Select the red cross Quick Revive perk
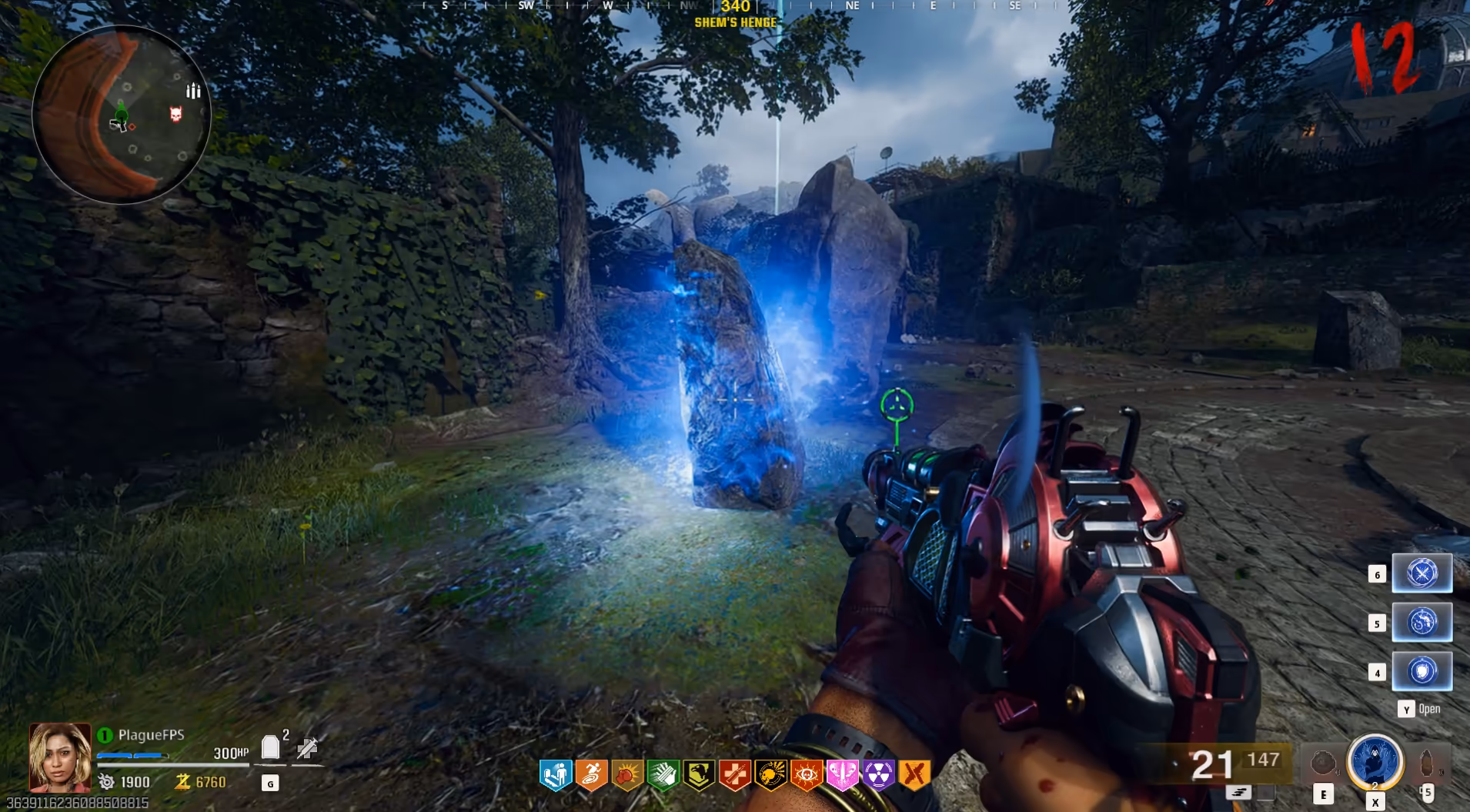 tap(735, 775)
